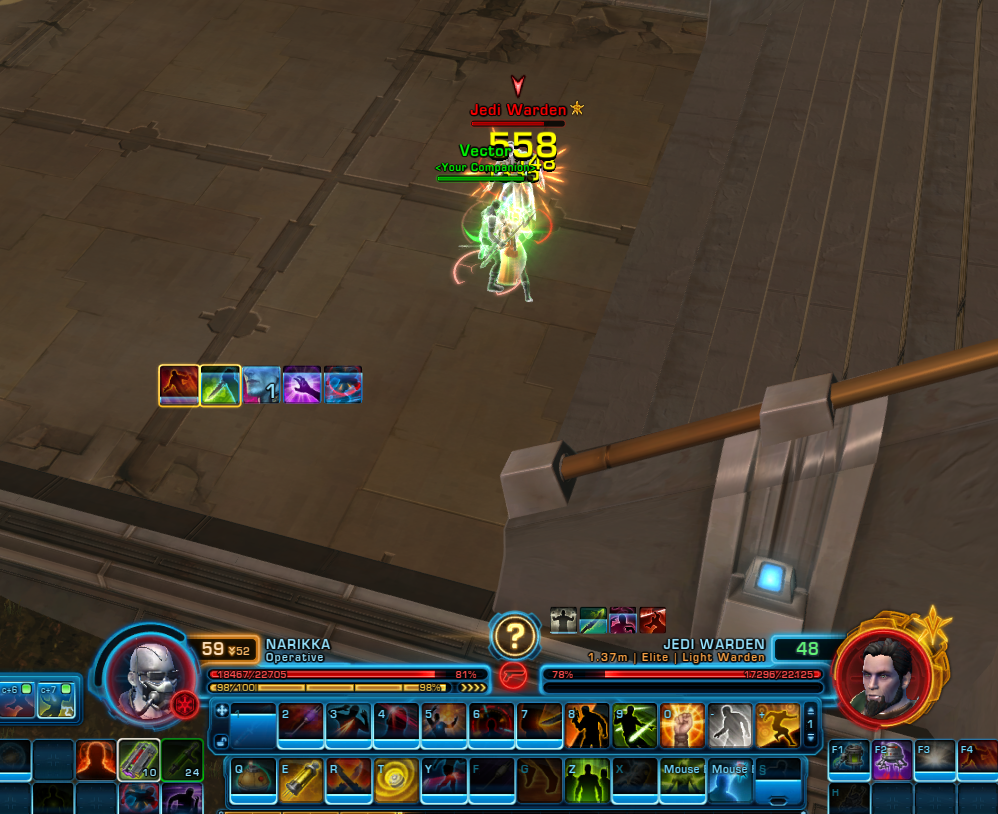The image size is (998, 814).
Task: Activate the F2 purple droid ability
Action: click(x=892, y=760)
